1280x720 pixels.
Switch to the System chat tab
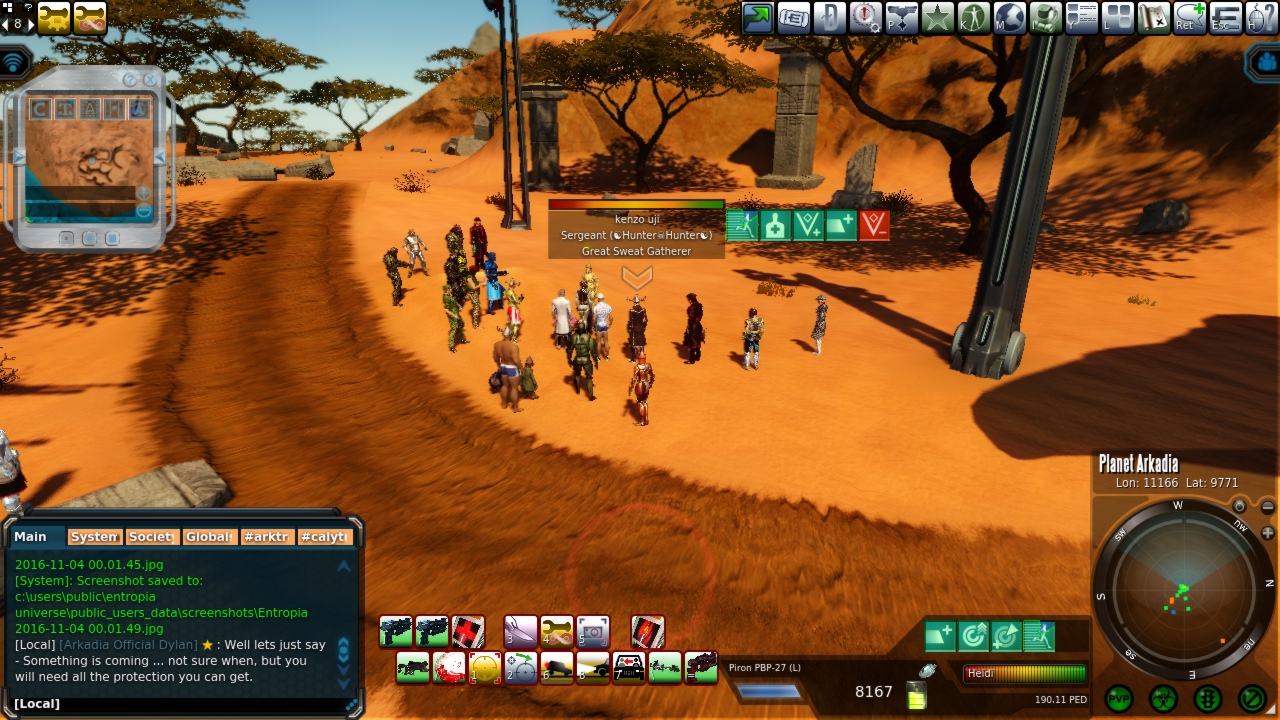95,537
